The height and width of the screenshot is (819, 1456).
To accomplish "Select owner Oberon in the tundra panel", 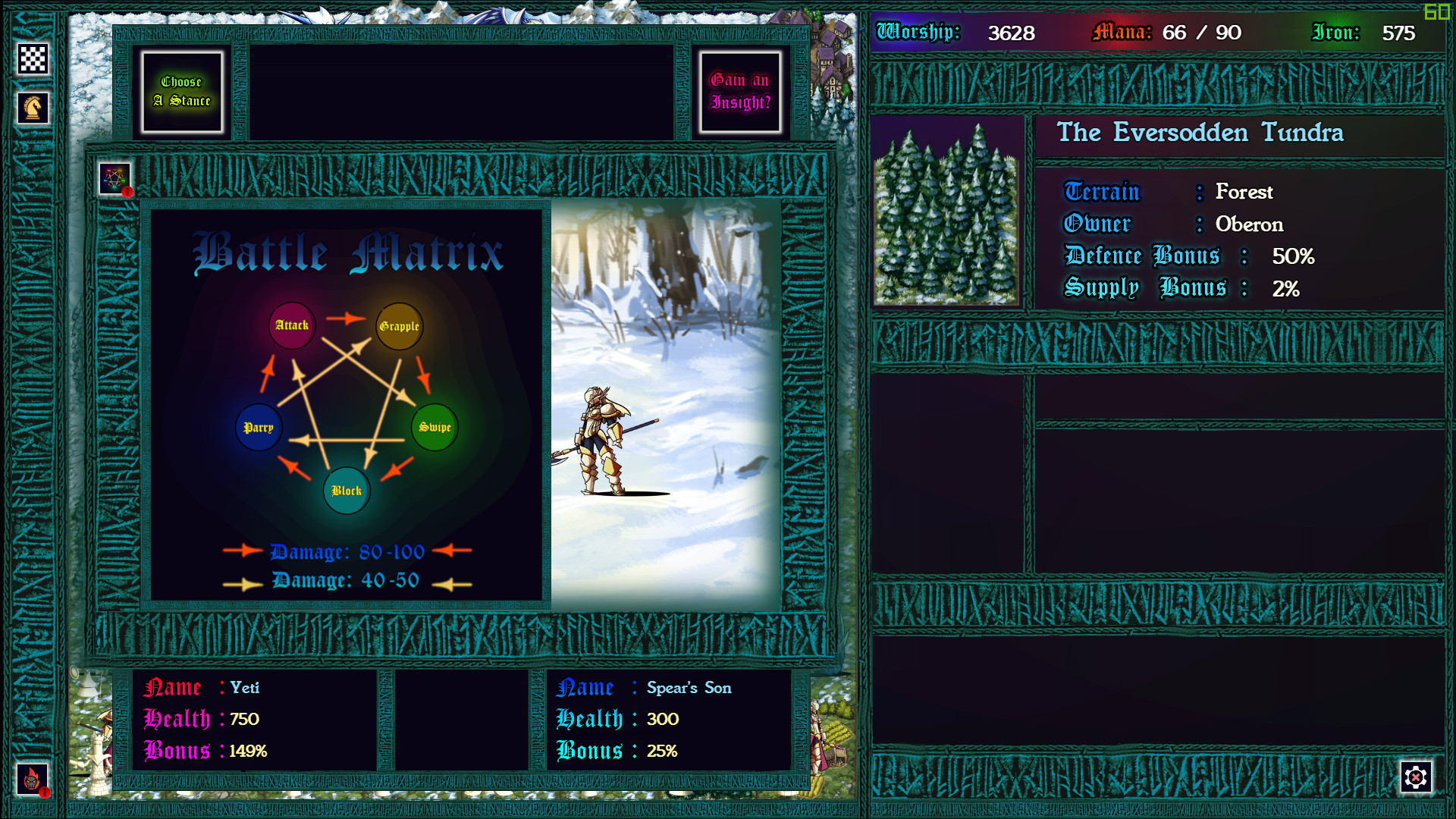I will pyautogui.click(x=1248, y=224).
